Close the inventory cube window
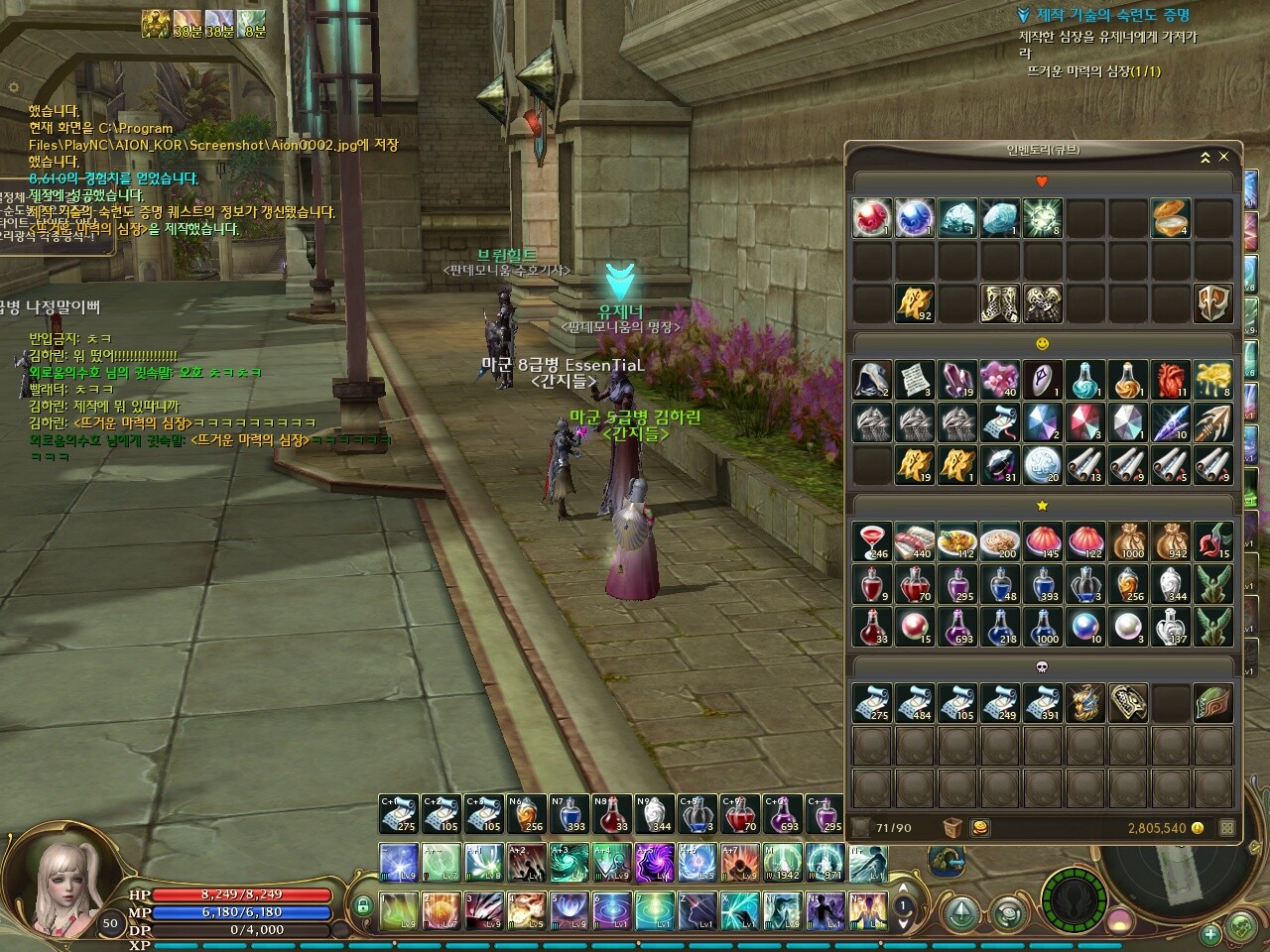The height and width of the screenshot is (952, 1270). (x=1223, y=157)
